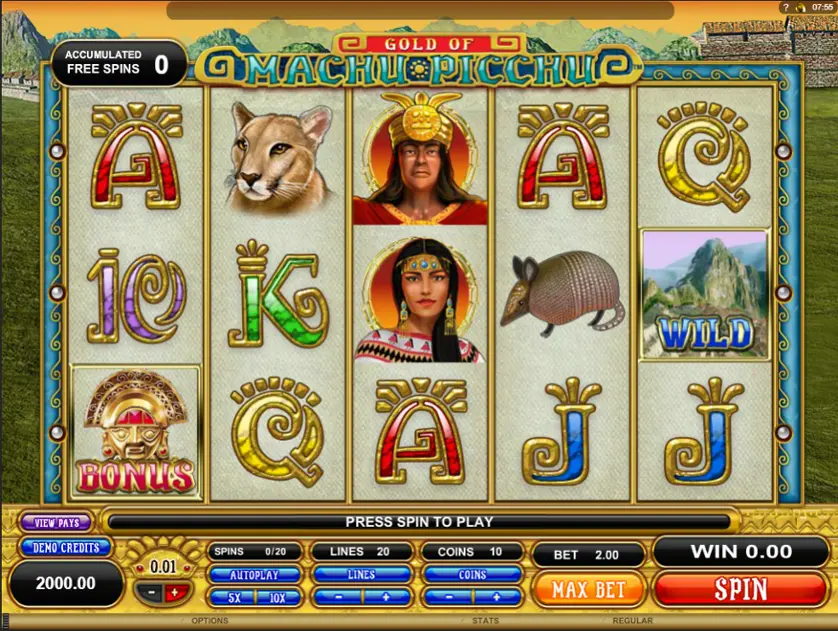The height and width of the screenshot is (631, 838).
Task: Add more paylines with the plus button
Action: [386, 597]
